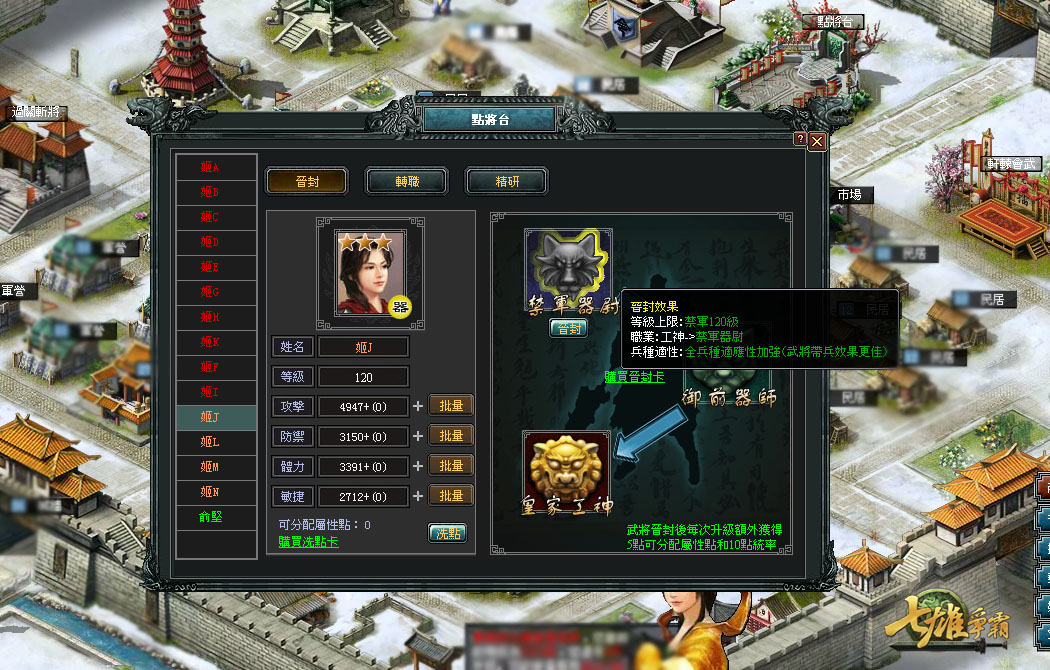Switch to the 晉封 tab

click(306, 181)
